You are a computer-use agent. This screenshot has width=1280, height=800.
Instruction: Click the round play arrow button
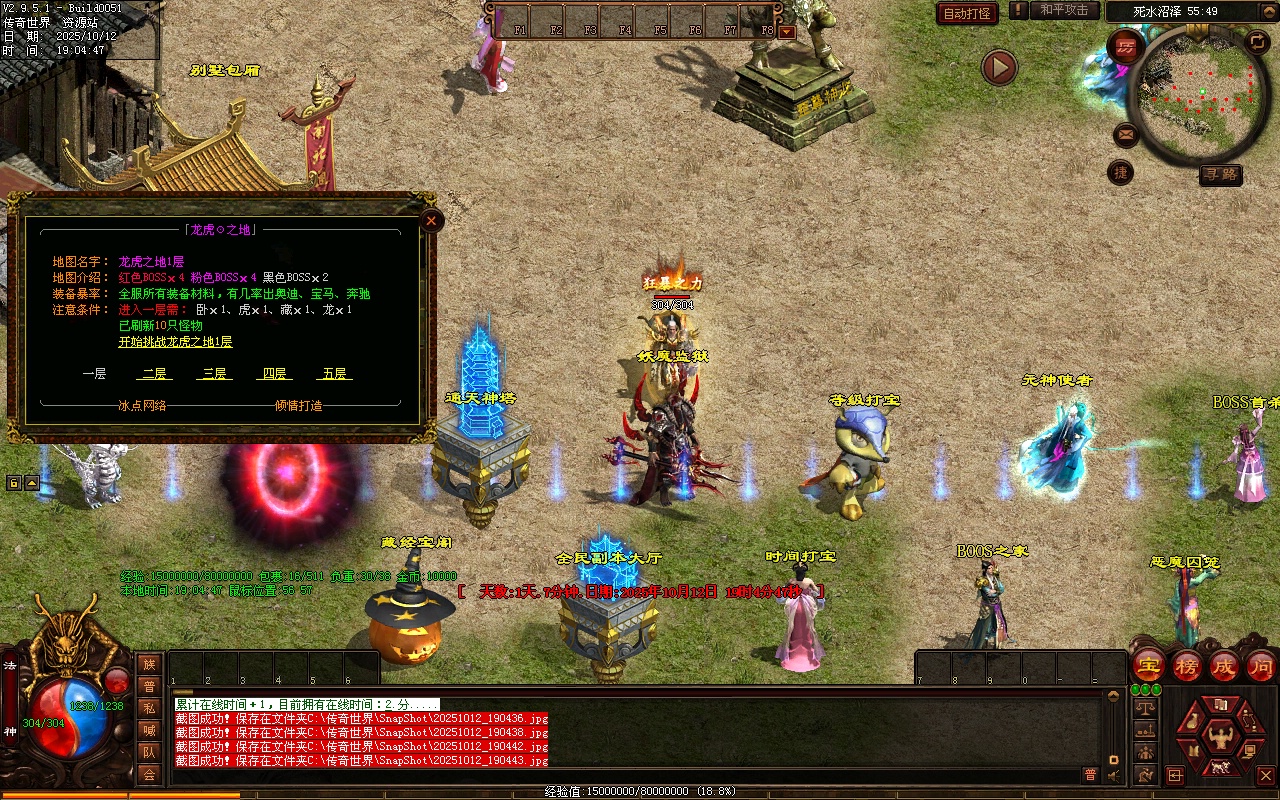click(998, 67)
